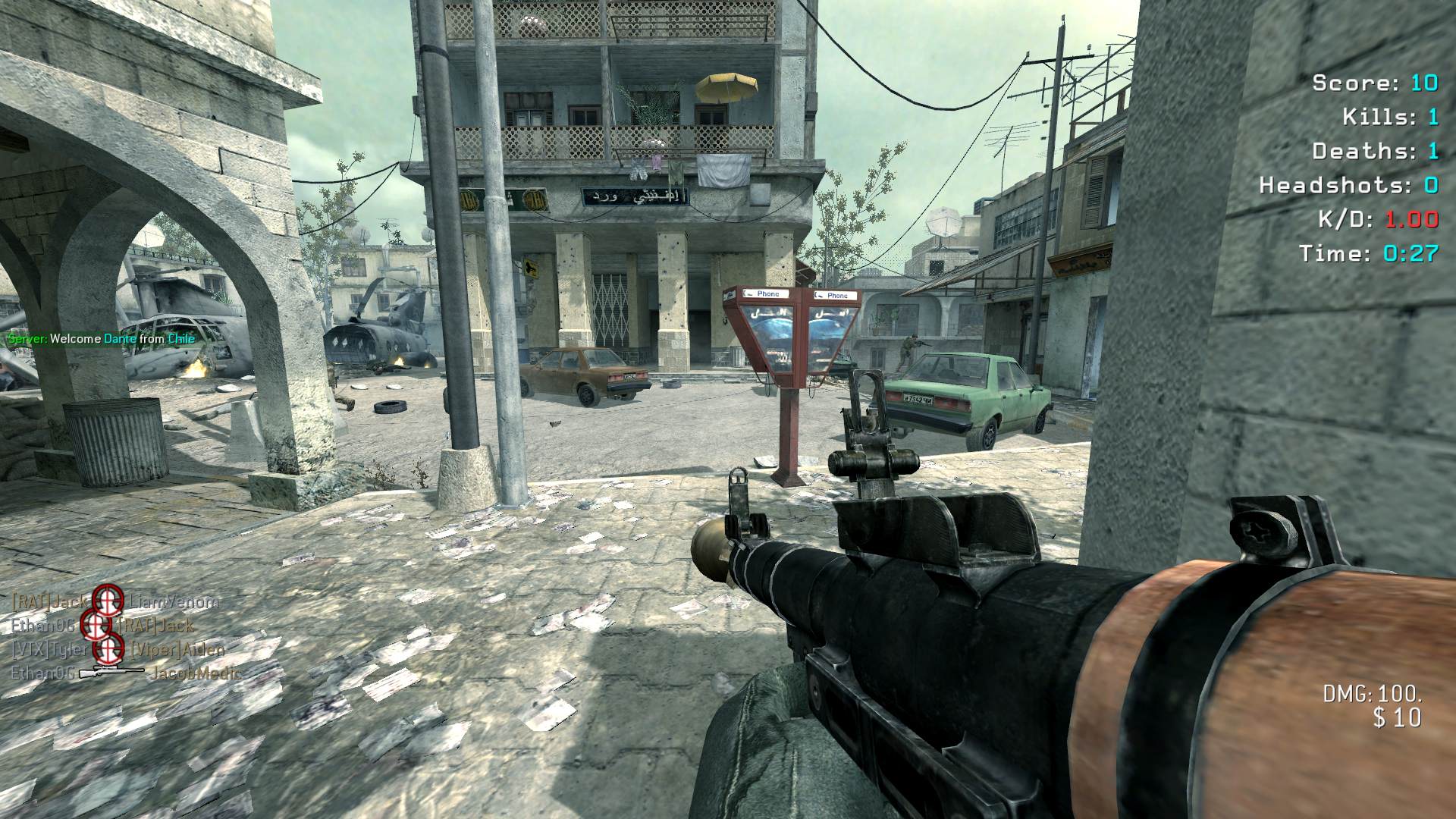Image resolution: width=1456 pixels, height=819 pixels.
Task: Click the server welcome chat message
Action: click(x=101, y=339)
